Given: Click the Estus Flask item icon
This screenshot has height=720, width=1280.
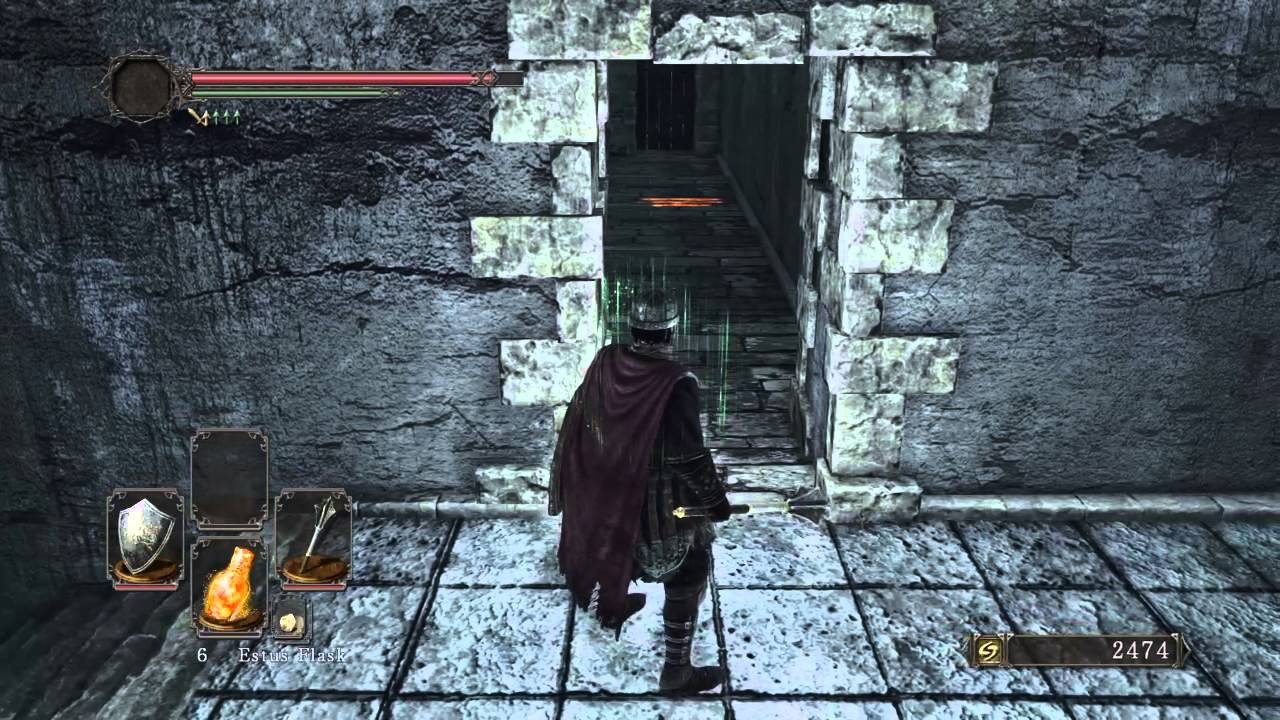Looking at the screenshot, I should tap(228, 580).
